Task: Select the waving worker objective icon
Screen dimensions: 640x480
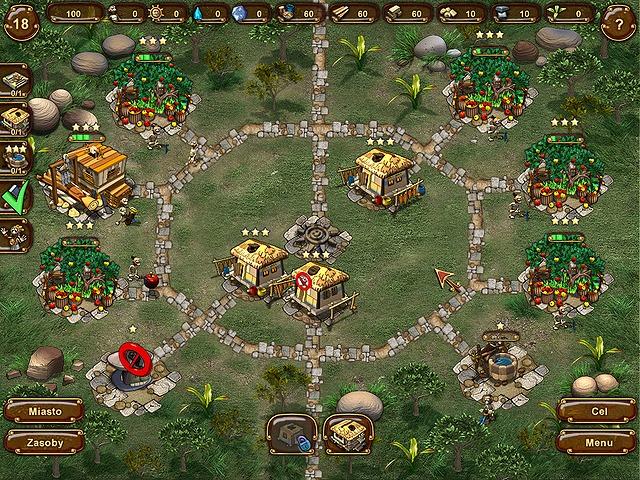Action: click(x=15, y=235)
